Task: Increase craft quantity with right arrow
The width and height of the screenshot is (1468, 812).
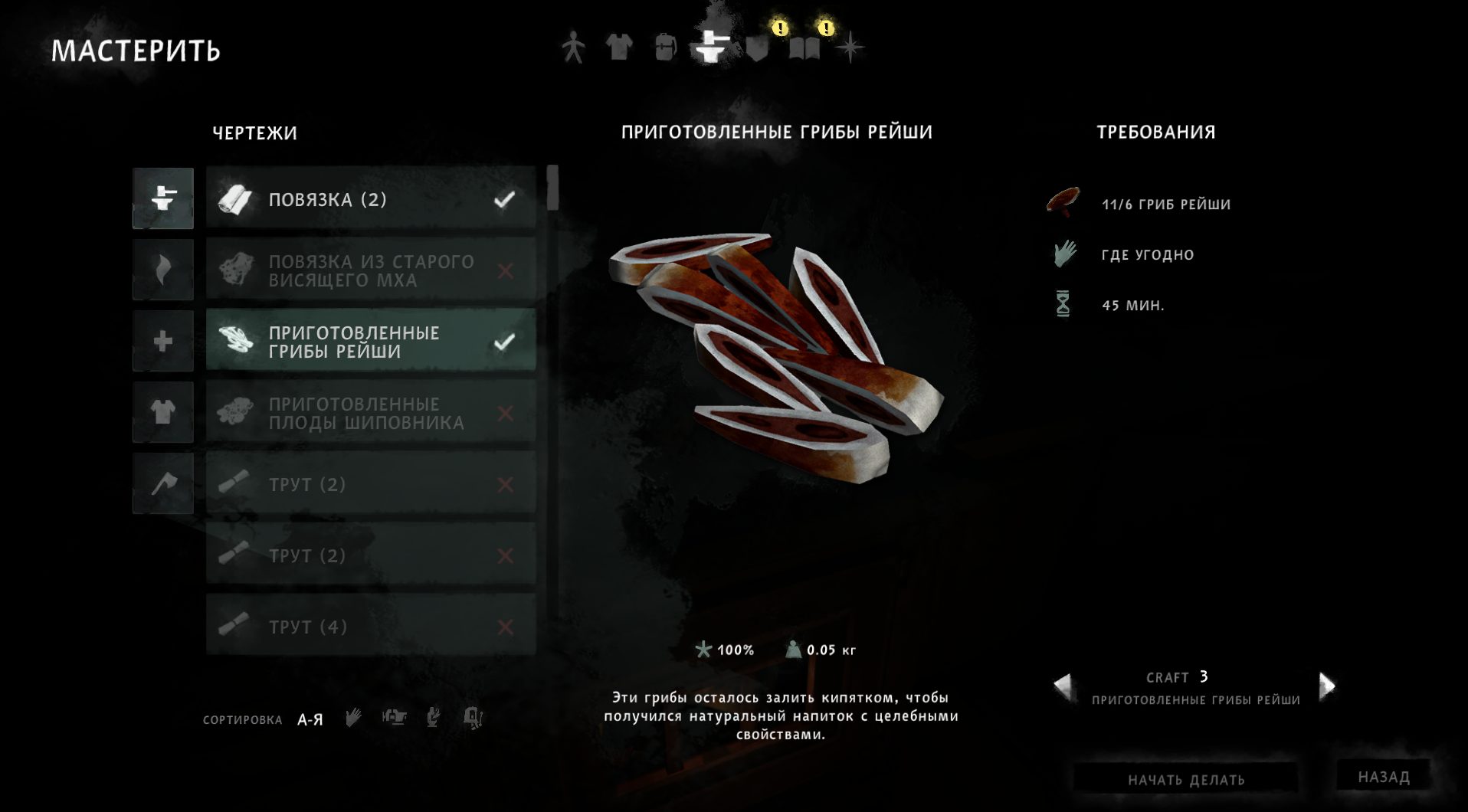Action: (x=1327, y=686)
